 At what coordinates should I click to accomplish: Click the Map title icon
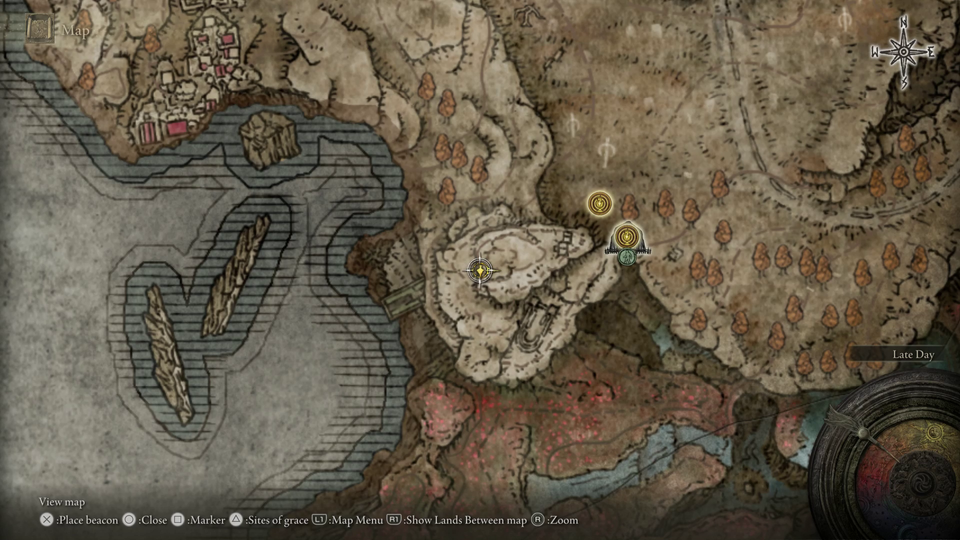40,30
